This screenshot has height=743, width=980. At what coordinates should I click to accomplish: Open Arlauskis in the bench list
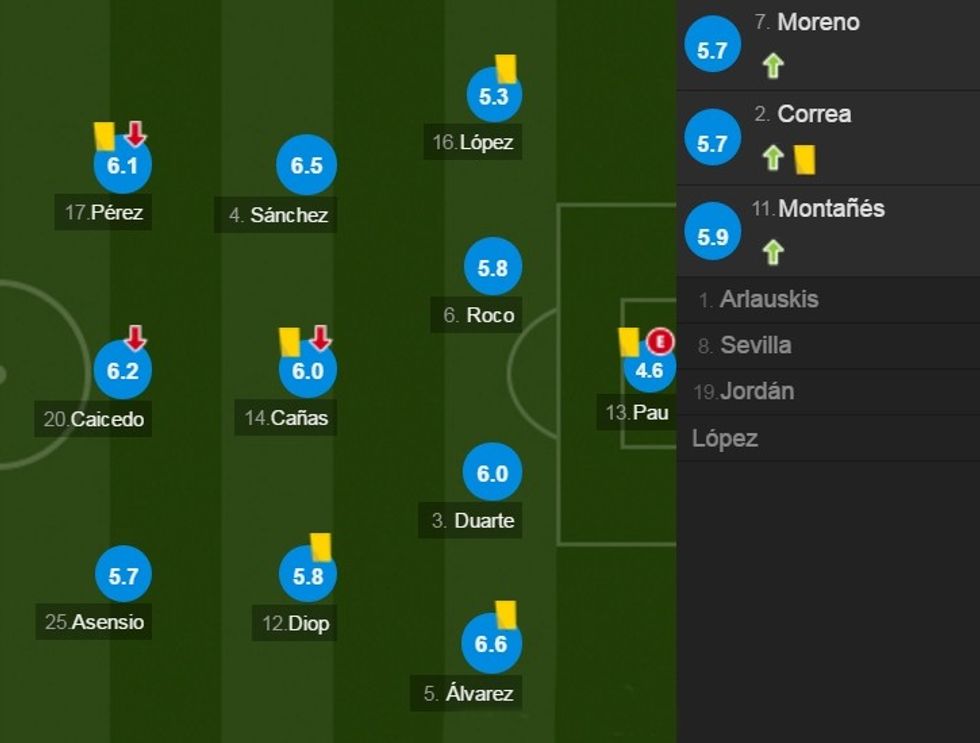click(x=768, y=299)
